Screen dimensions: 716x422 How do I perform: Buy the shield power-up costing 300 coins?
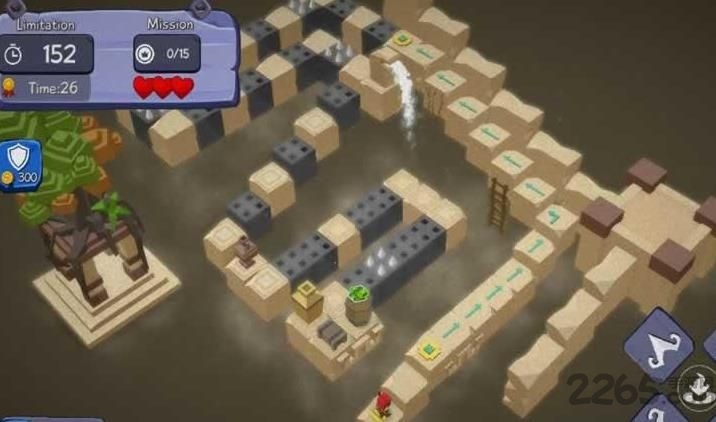coord(20,163)
